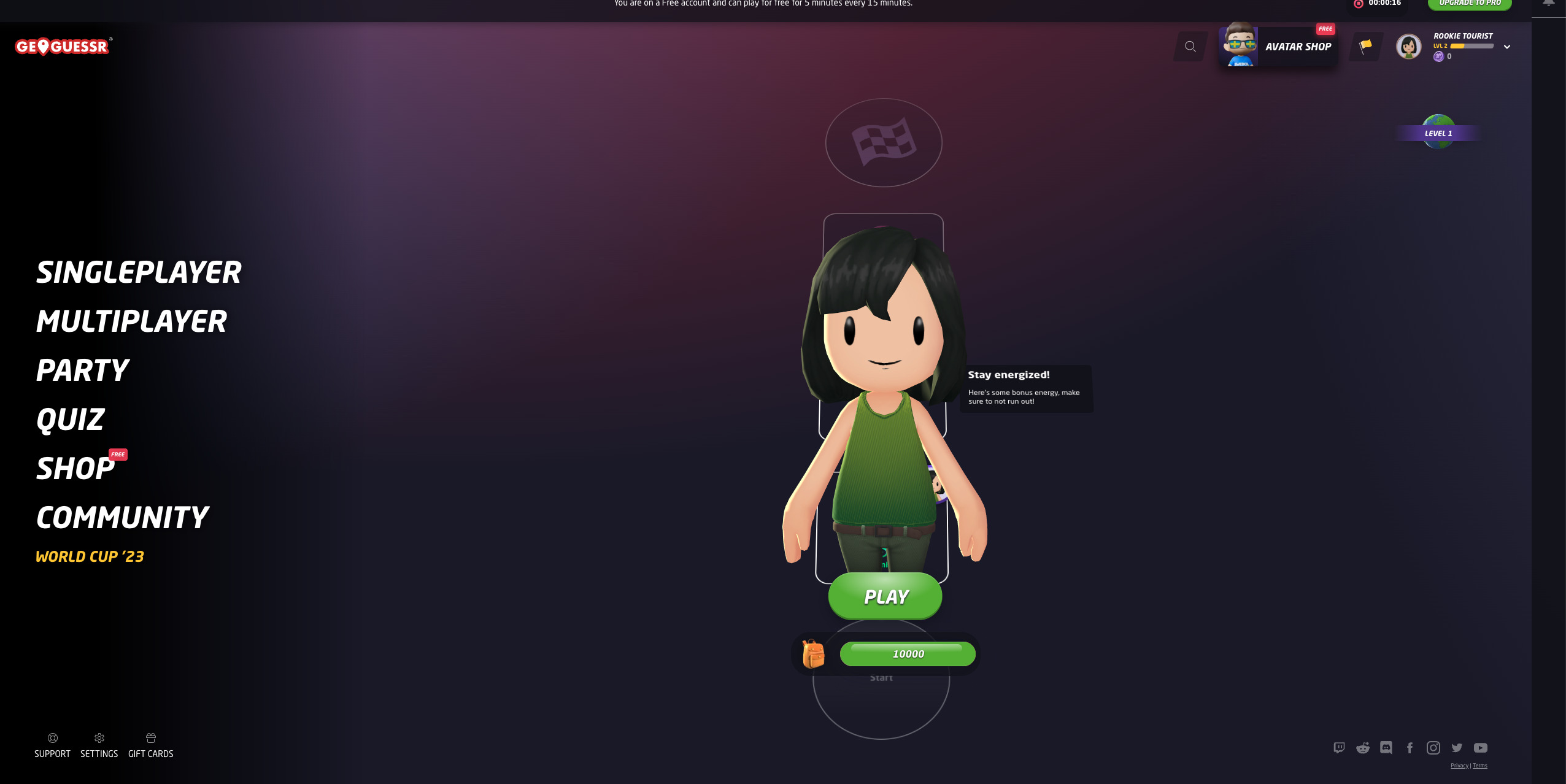Viewport: 1566px width, 784px height.
Task: Open the Quiz section
Action: (x=71, y=420)
